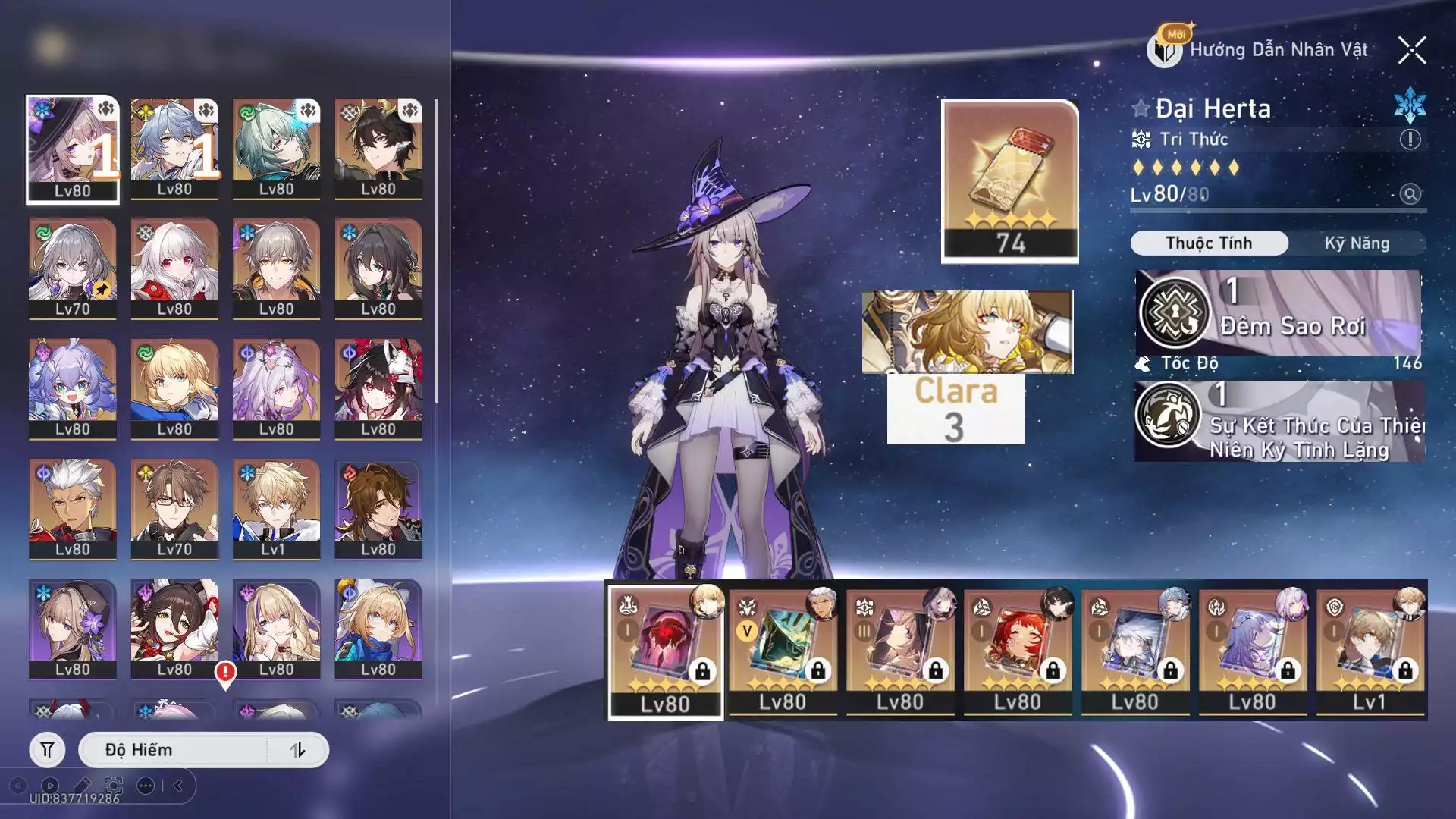The image size is (1456, 819).
Task: Choose the light cone marked V
Action: 783,651
